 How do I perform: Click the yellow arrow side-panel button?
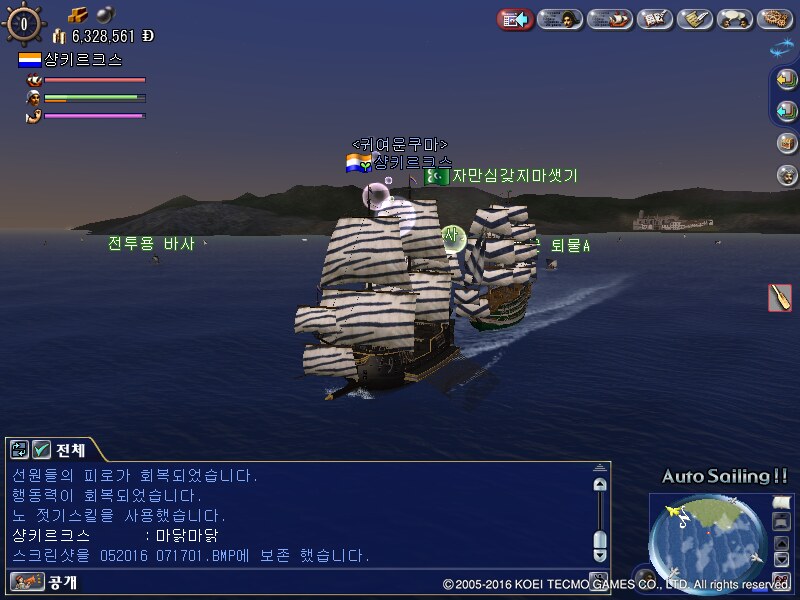click(787, 80)
